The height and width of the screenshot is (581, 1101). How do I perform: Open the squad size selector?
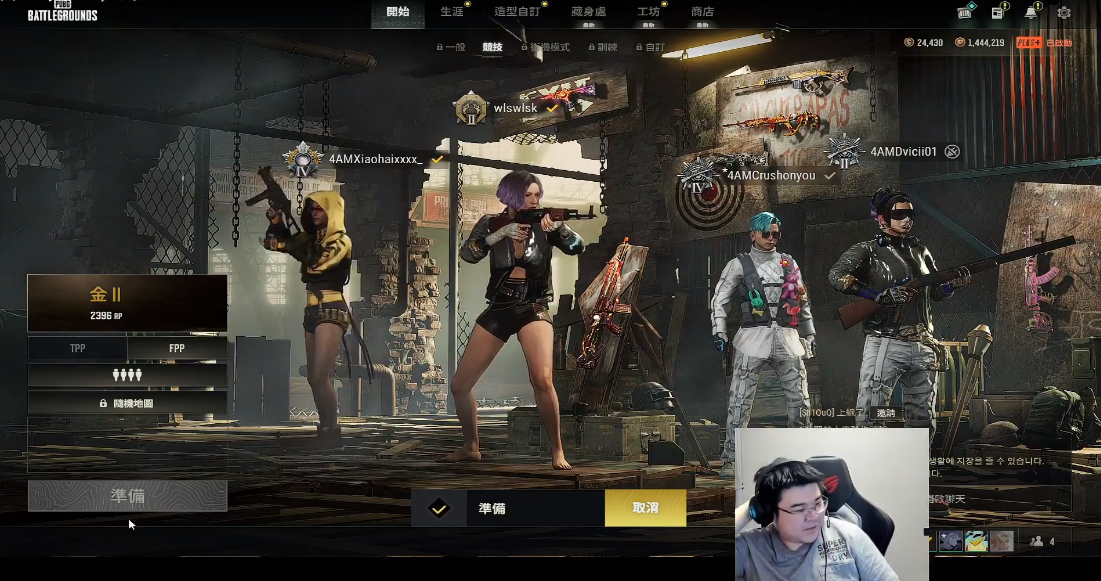127,375
